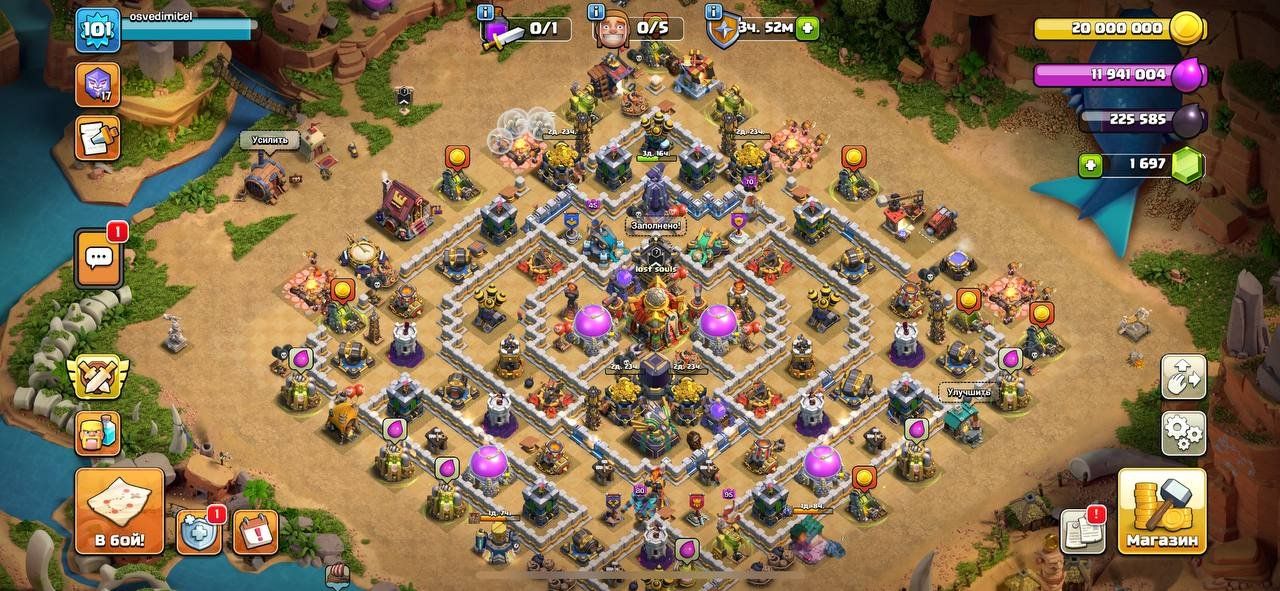This screenshot has height=591, width=1280.
Task: Open the news papers icon with alert
Action: pos(1081,530)
